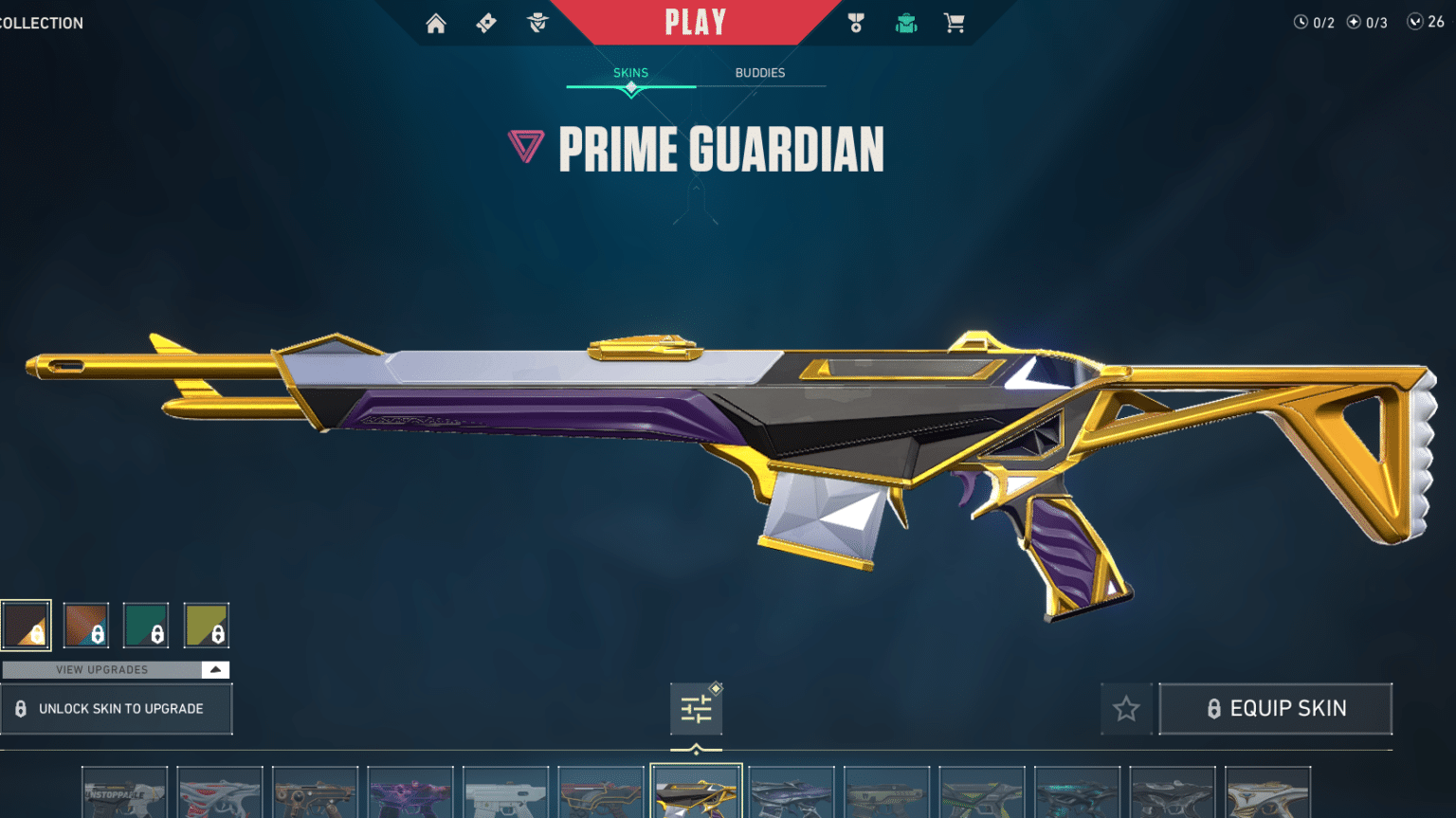Select the medal achievements icon

pyautogui.click(x=854, y=23)
